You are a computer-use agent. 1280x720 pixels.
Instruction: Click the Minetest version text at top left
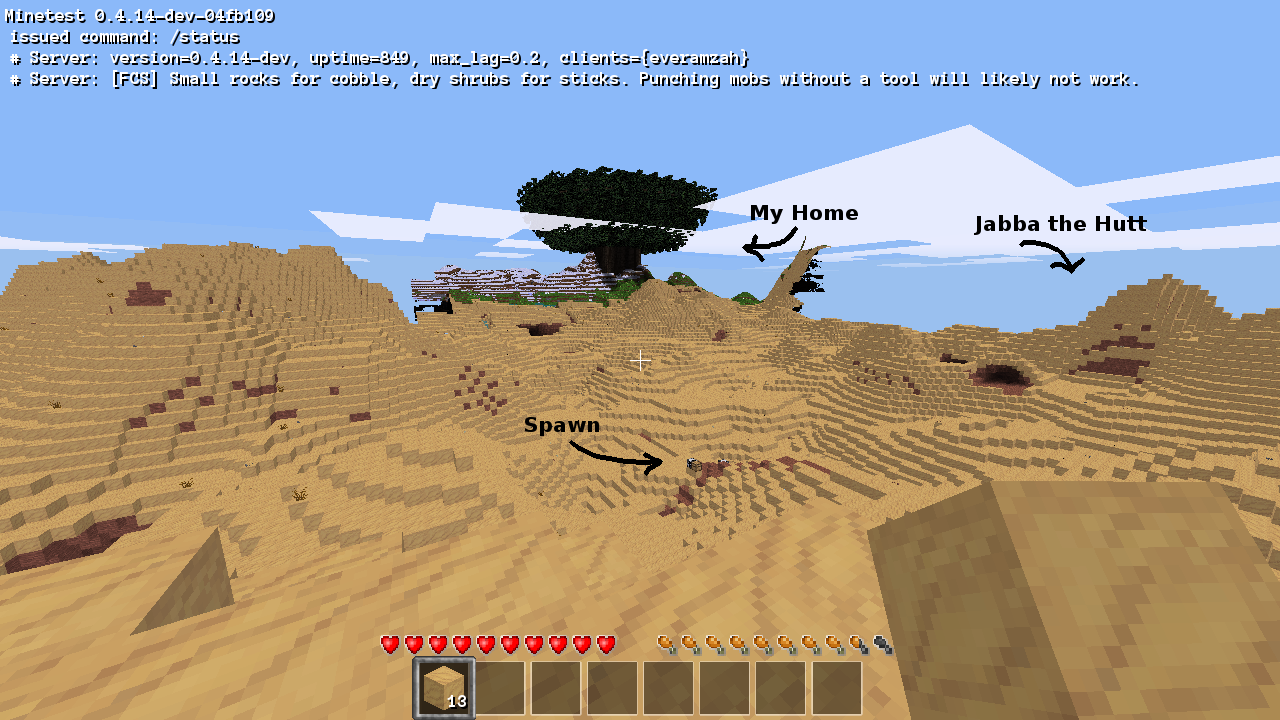(x=138, y=15)
